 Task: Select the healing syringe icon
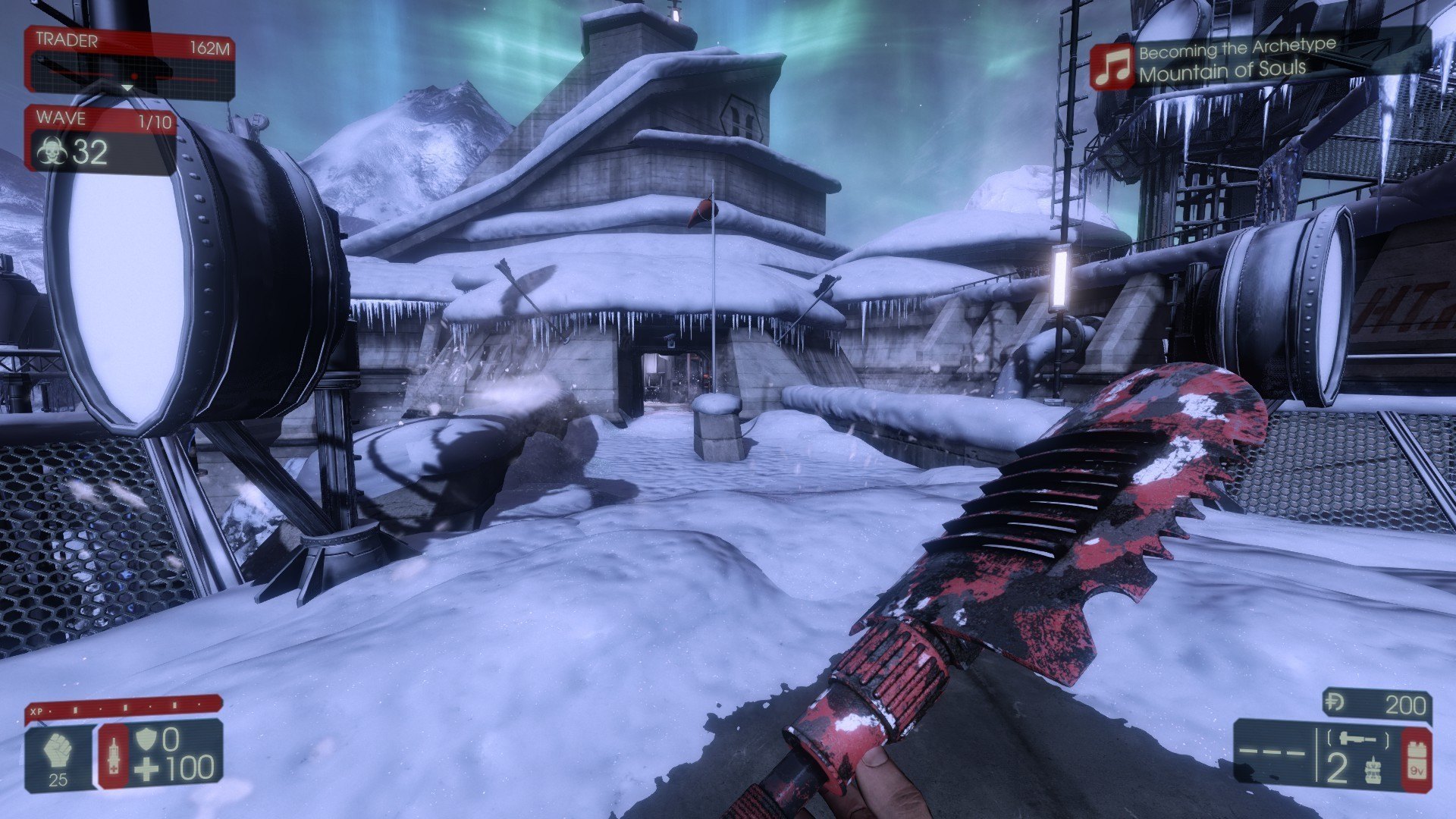(x=114, y=756)
